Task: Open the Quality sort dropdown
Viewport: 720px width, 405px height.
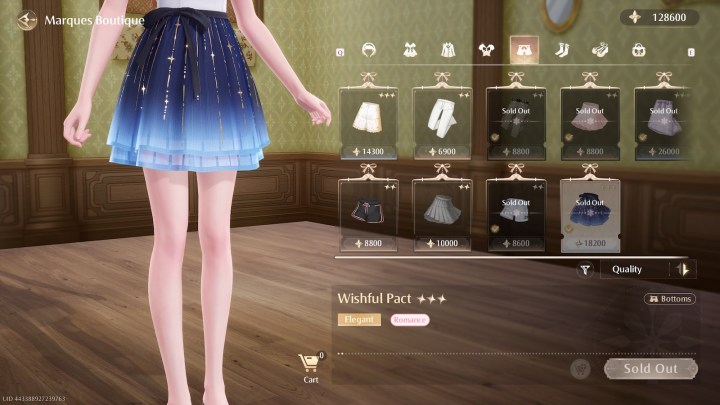Action: (636, 269)
